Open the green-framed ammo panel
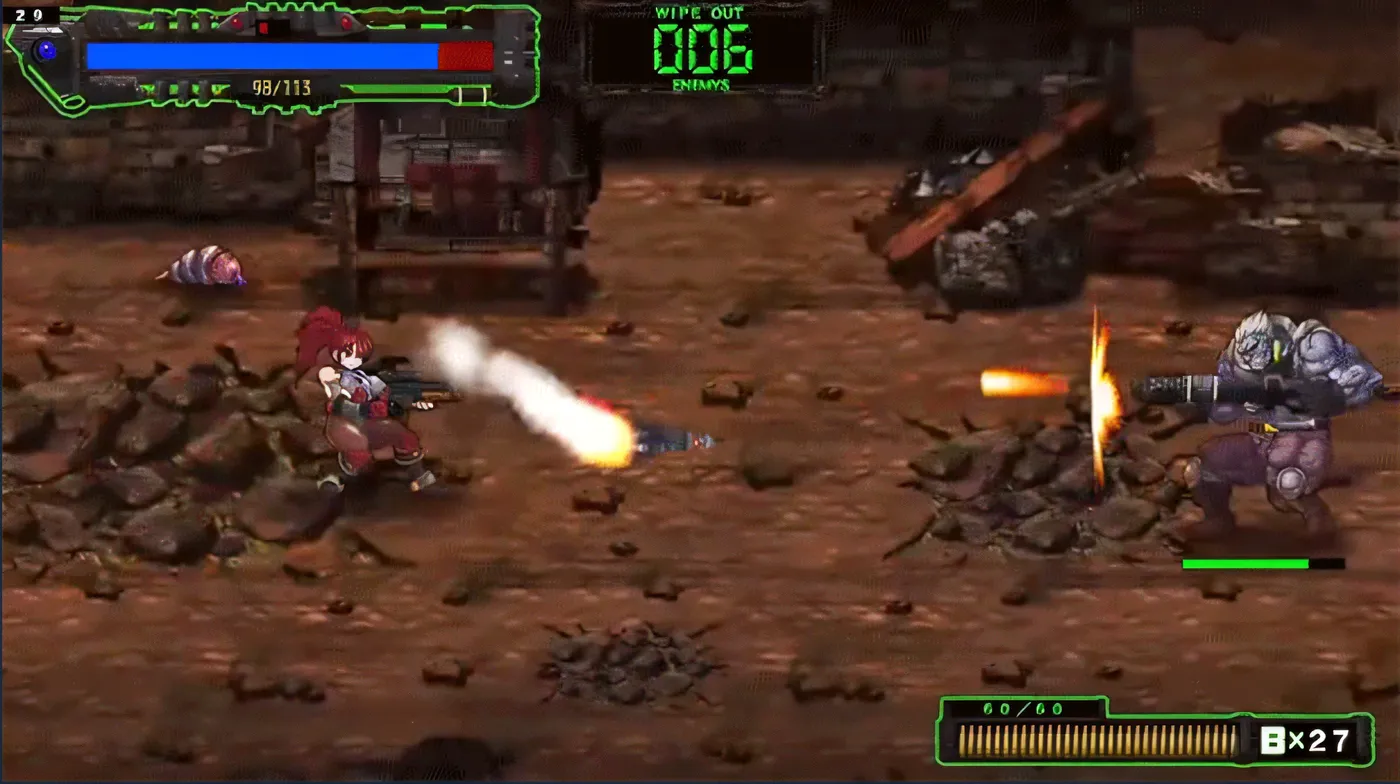Image resolution: width=1400 pixels, height=784 pixels. click(1150, 737)
